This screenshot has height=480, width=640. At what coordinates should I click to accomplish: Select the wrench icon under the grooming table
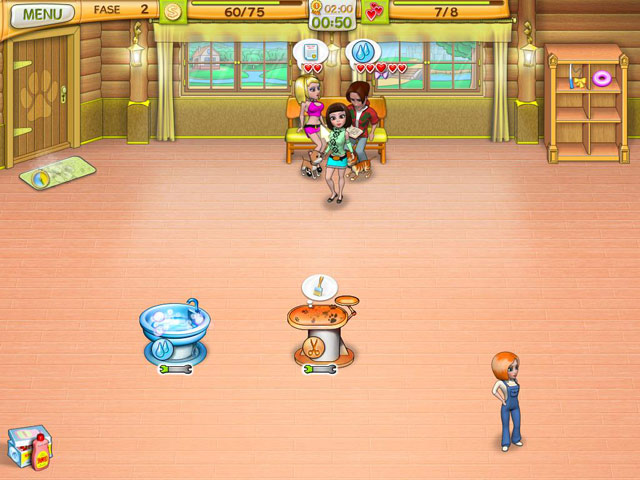[319, 368]
